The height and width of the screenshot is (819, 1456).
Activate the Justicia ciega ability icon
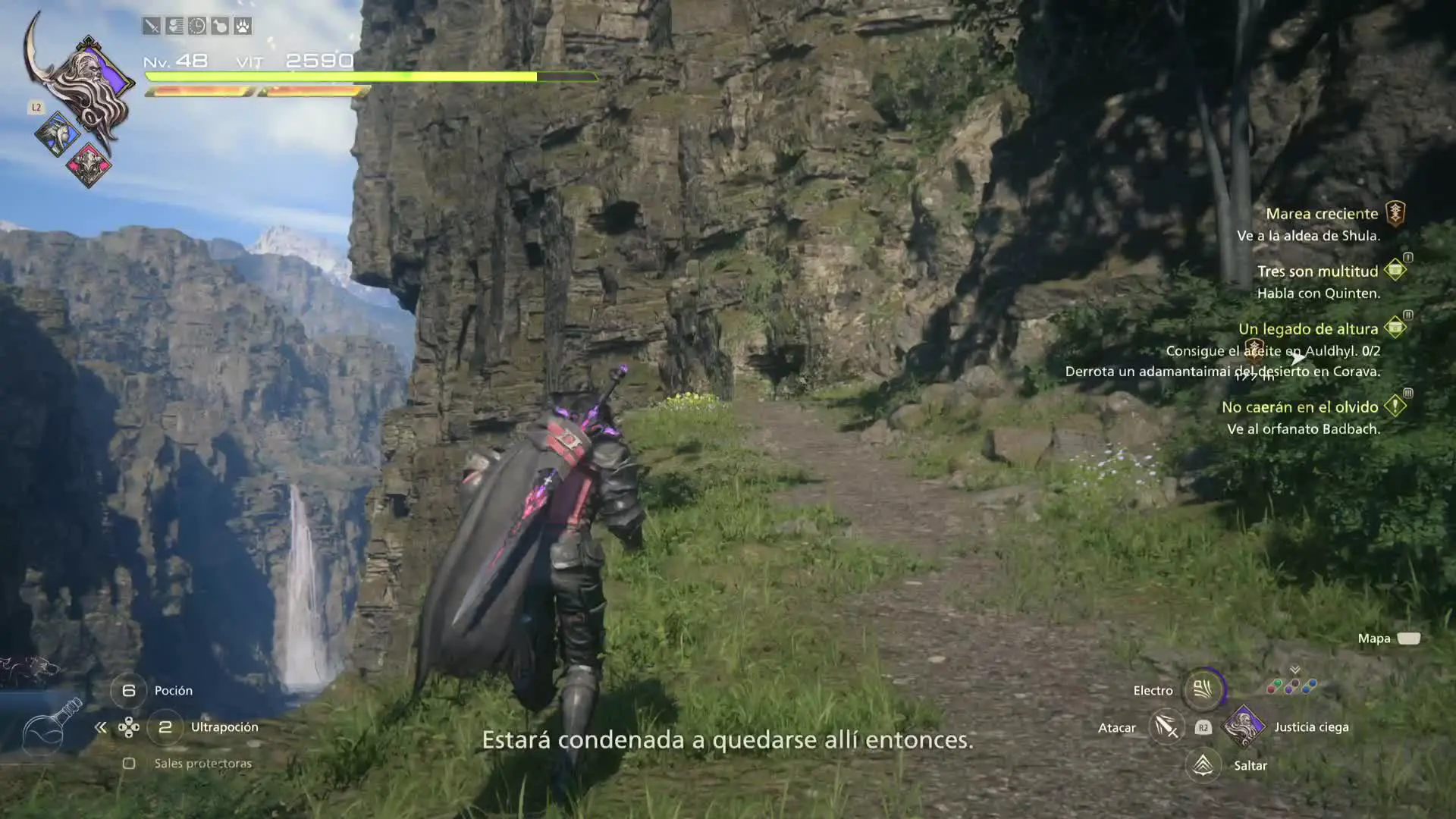(1244, 726)
